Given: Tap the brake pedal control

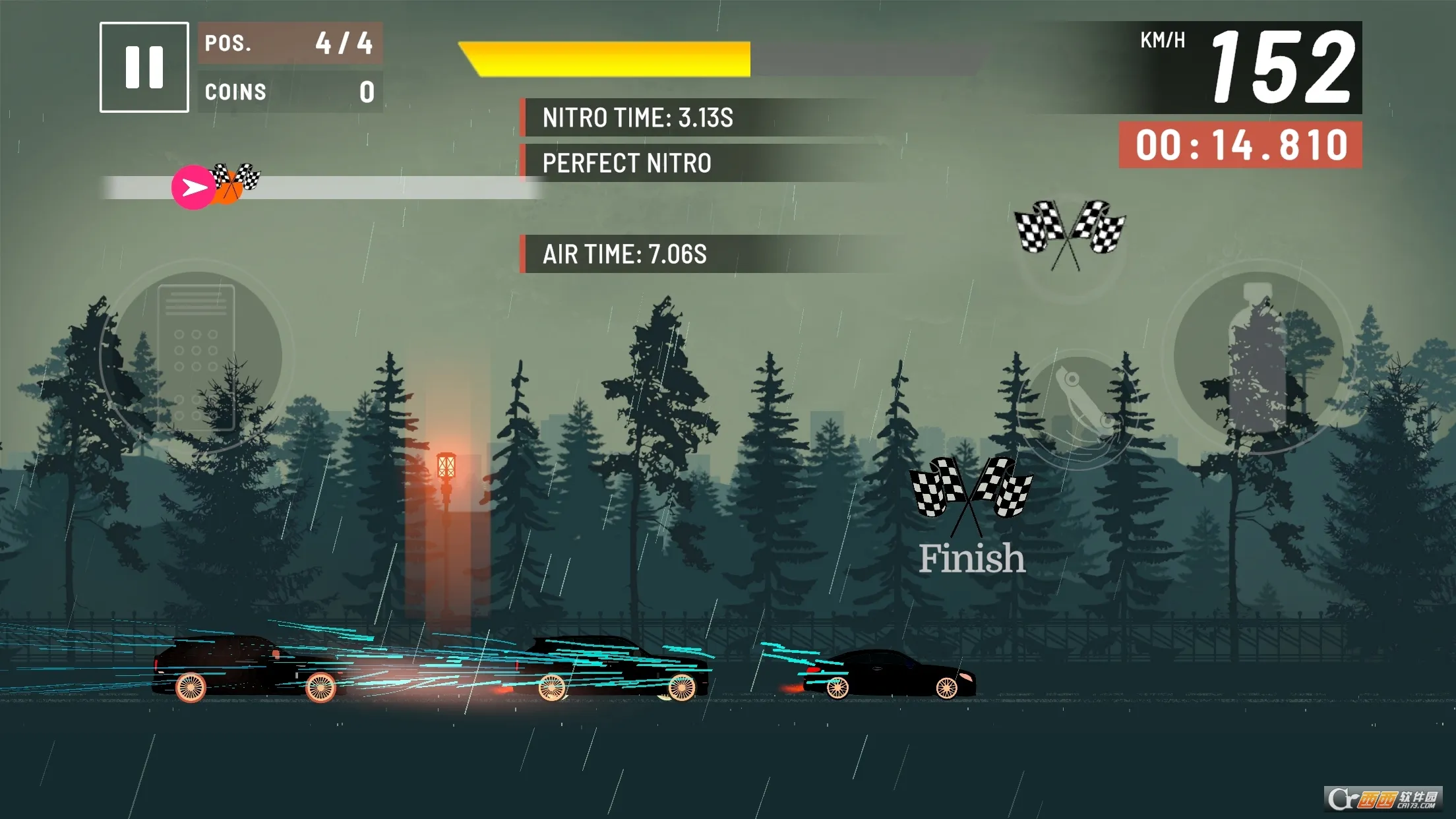Looking at the screenshot, I should [196, 358].
